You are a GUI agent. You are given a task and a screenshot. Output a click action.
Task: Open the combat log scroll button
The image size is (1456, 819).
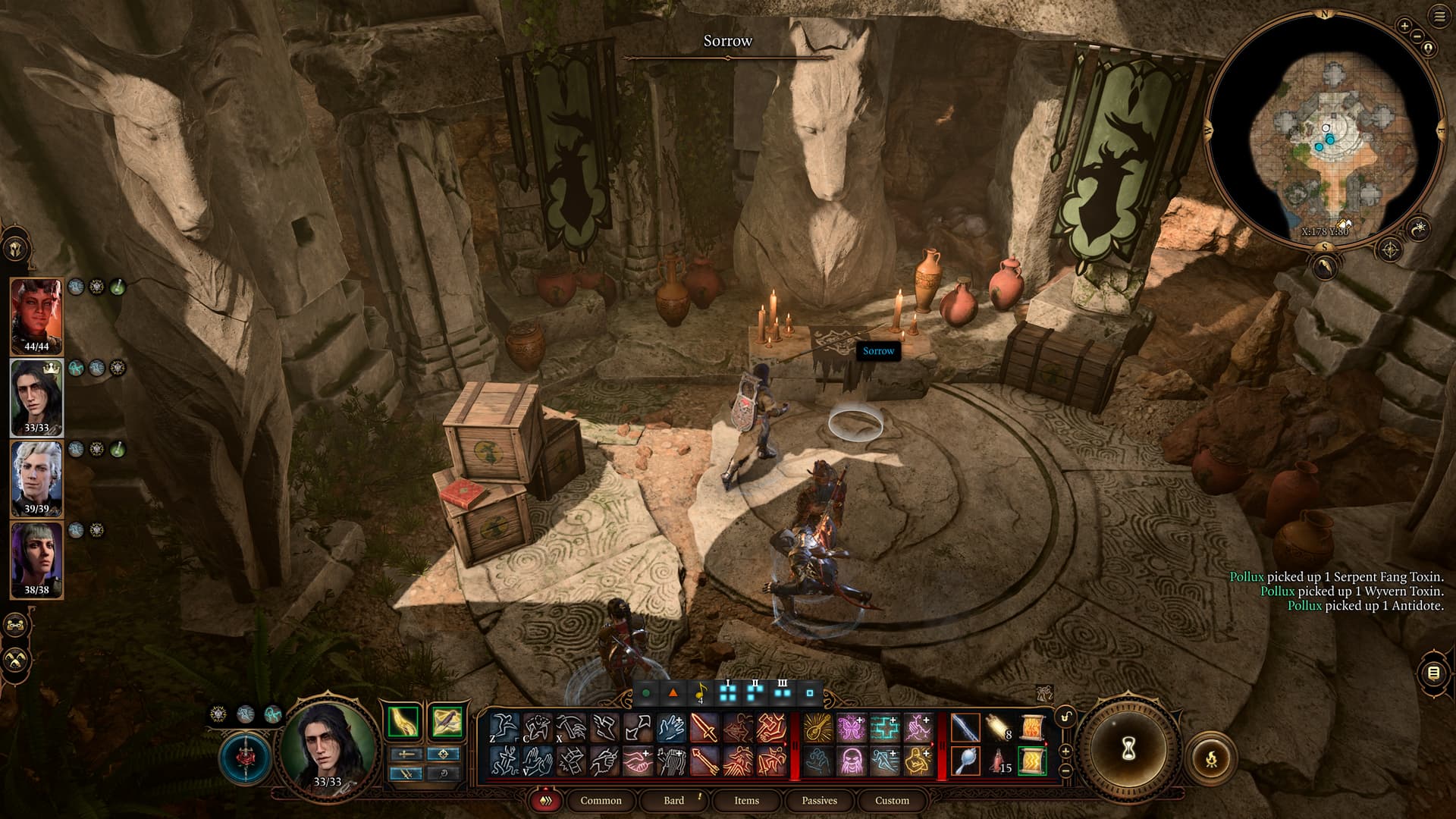(x=1433, y=673)
